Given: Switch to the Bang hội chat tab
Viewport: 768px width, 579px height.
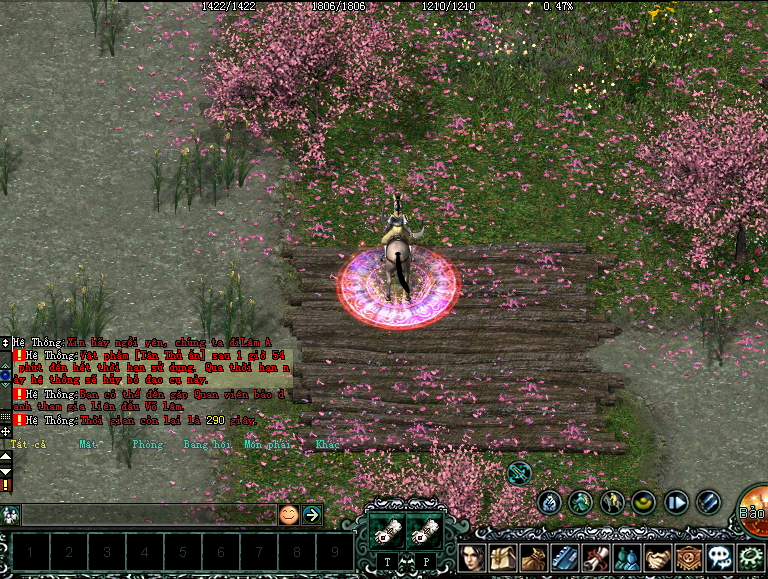Looking at the screenshot, I should tap(207, 443).
